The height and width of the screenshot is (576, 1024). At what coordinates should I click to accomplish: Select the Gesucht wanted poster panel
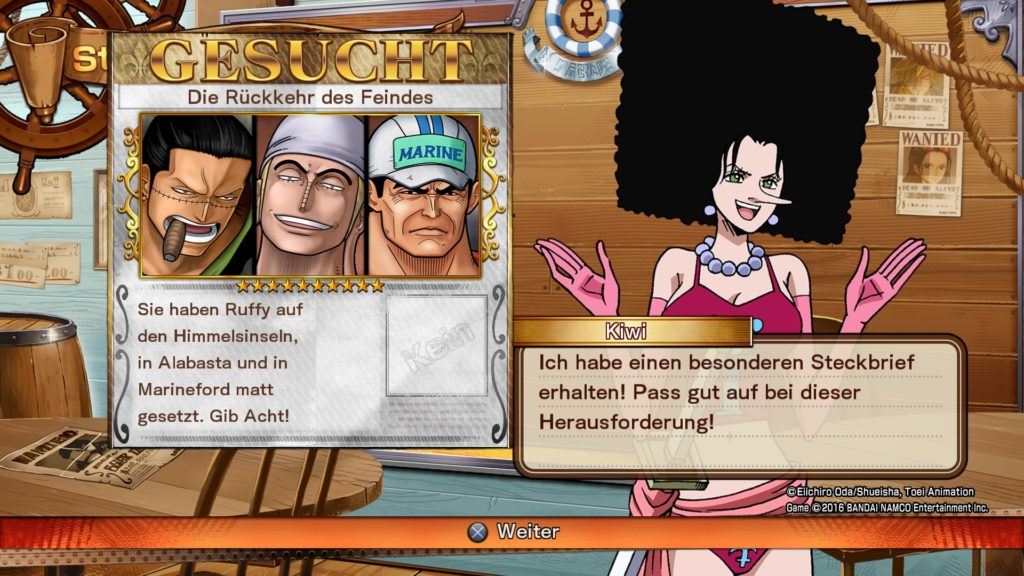[310, 240]
